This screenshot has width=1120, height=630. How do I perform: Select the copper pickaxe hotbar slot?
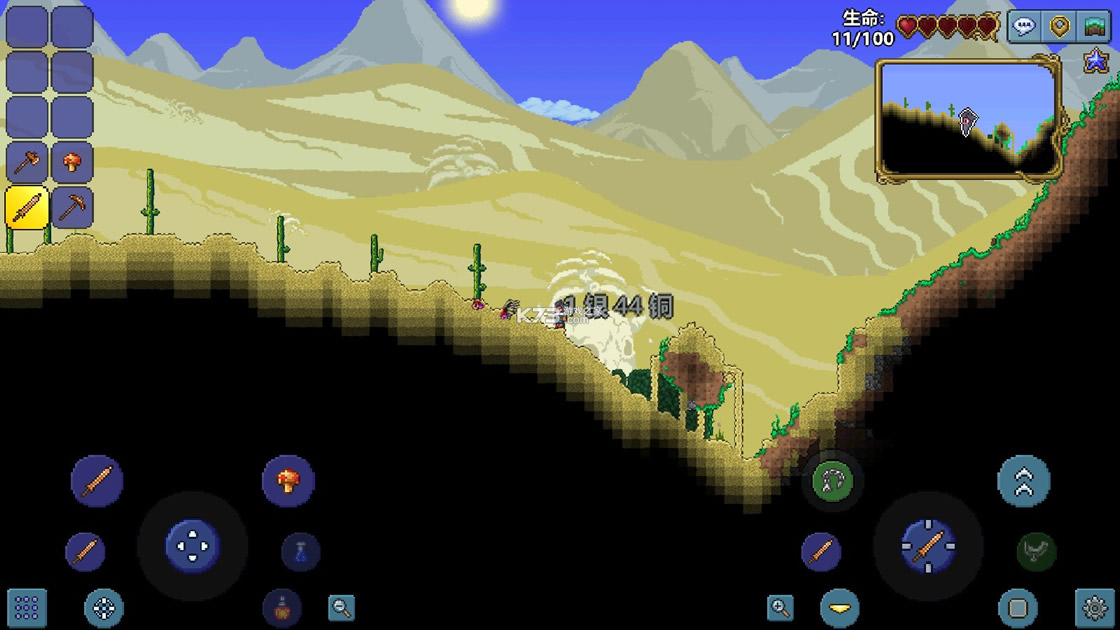click(x=72, y=207)
